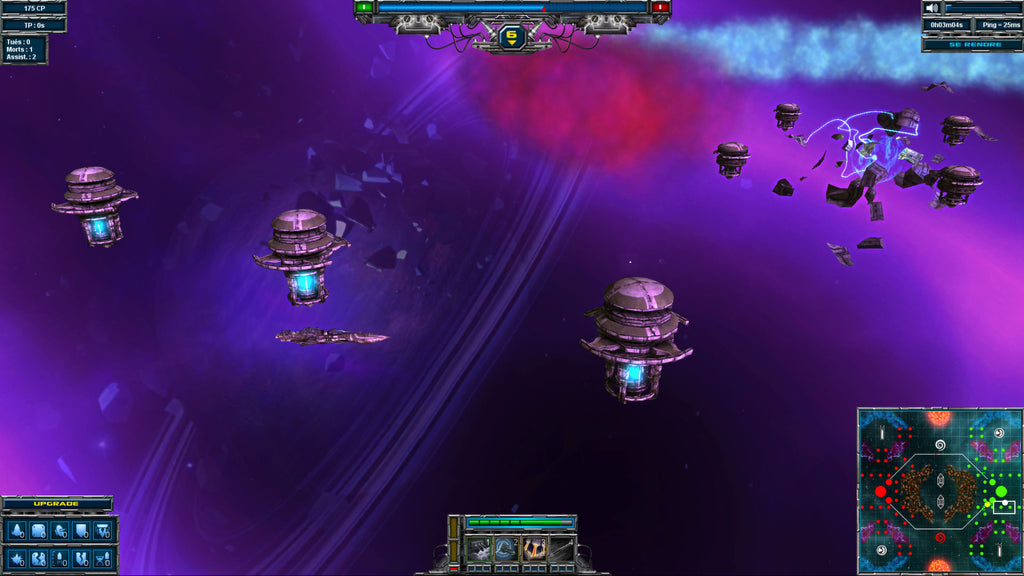Image resolution: width=1024 pixels, height=576 pixels.
Task: Choose the shield-shaped upgrade icon
Action: (81, 529)
